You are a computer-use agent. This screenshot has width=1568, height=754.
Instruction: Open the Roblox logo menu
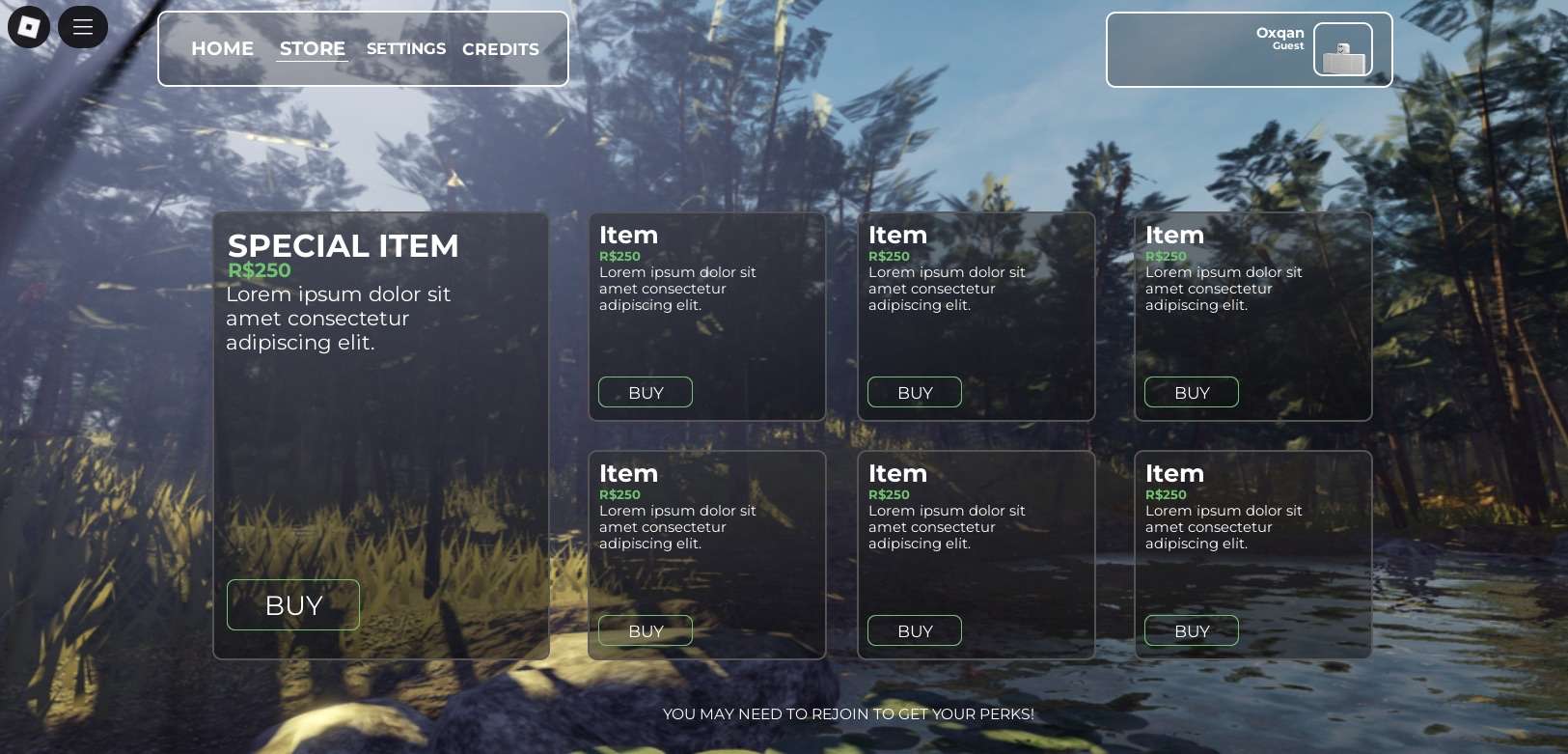click(29, 27)
